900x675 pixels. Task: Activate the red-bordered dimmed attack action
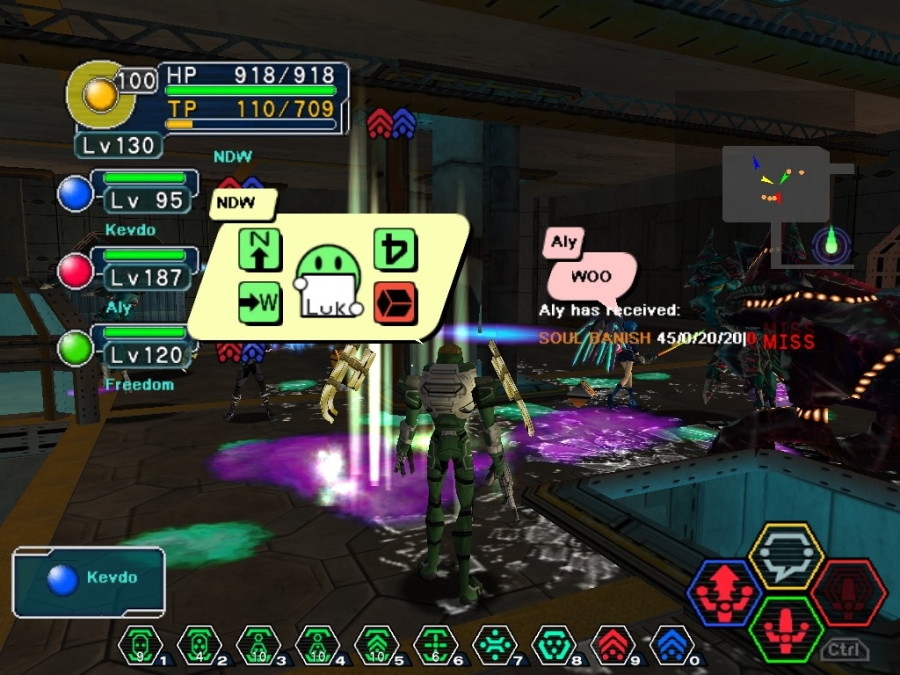click(x=848, y=593)
